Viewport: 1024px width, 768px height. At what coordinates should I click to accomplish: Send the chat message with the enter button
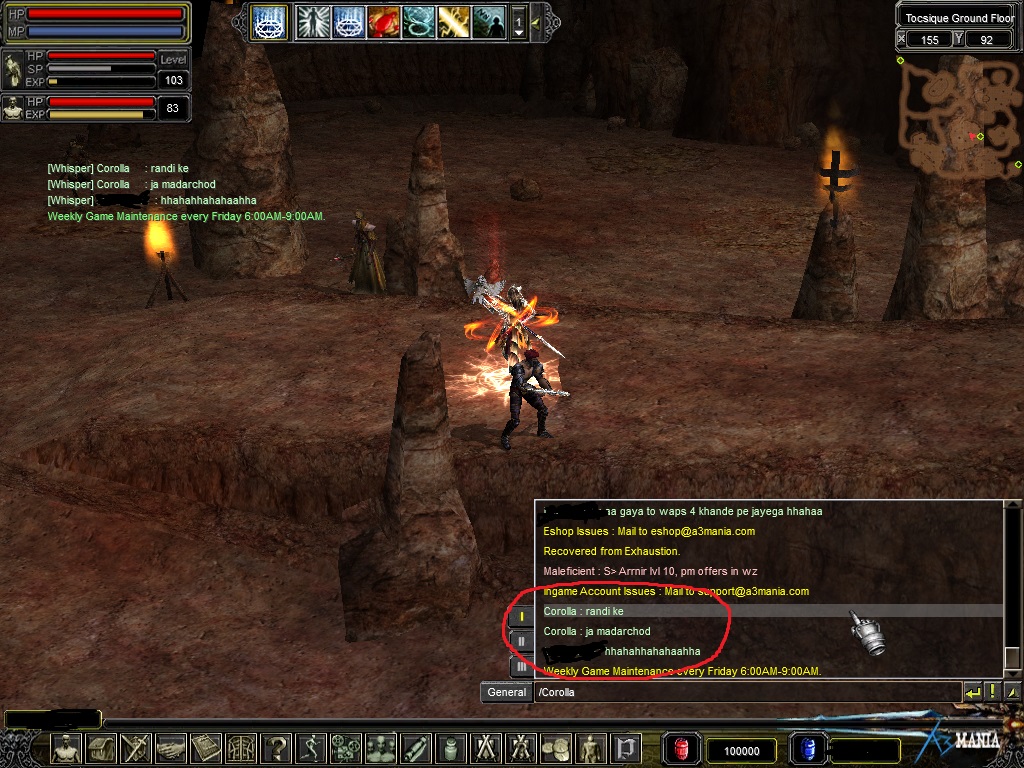[972, 691]
